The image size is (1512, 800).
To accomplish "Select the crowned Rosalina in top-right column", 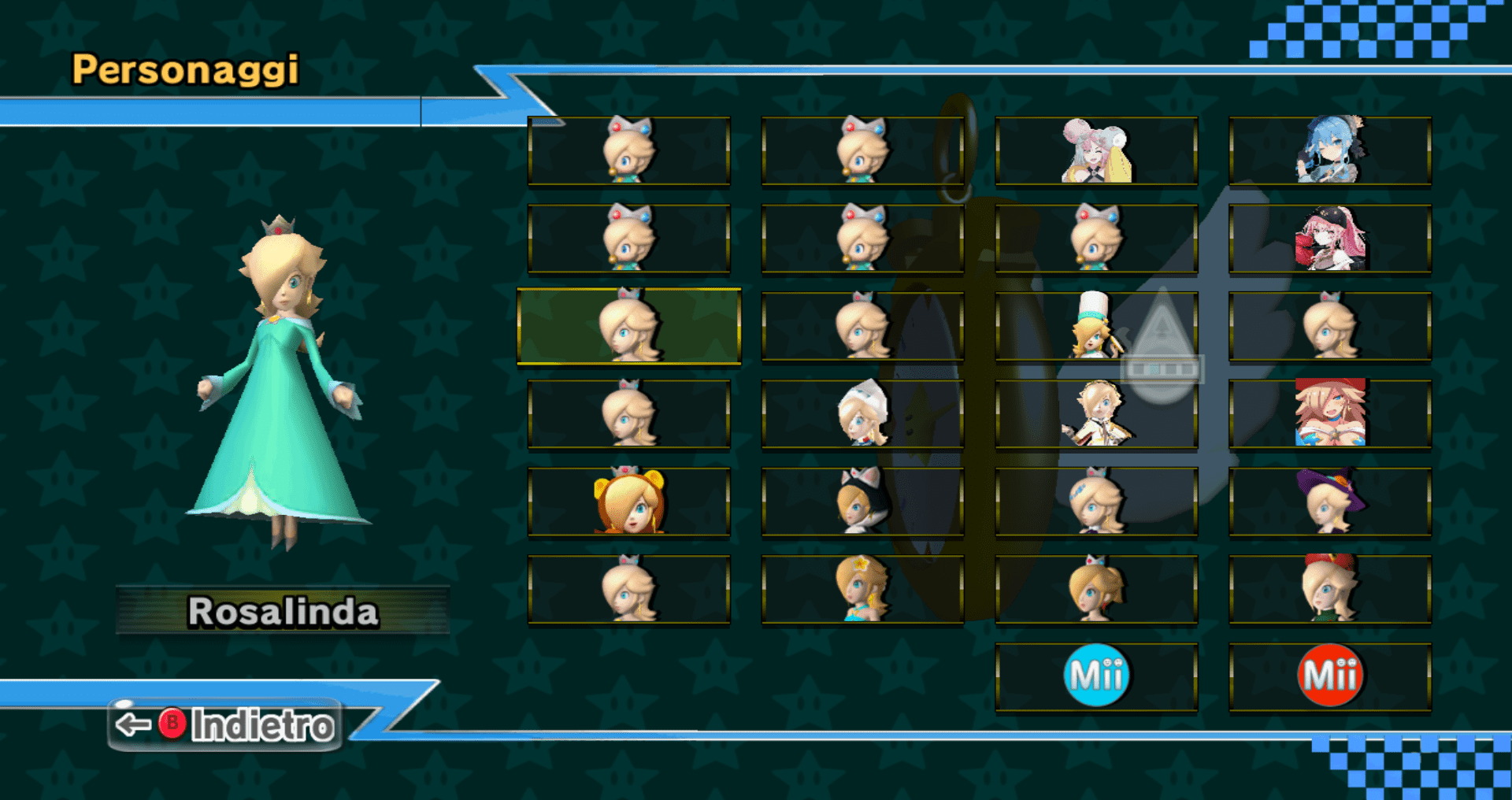I will click(x=1329, y=325).
